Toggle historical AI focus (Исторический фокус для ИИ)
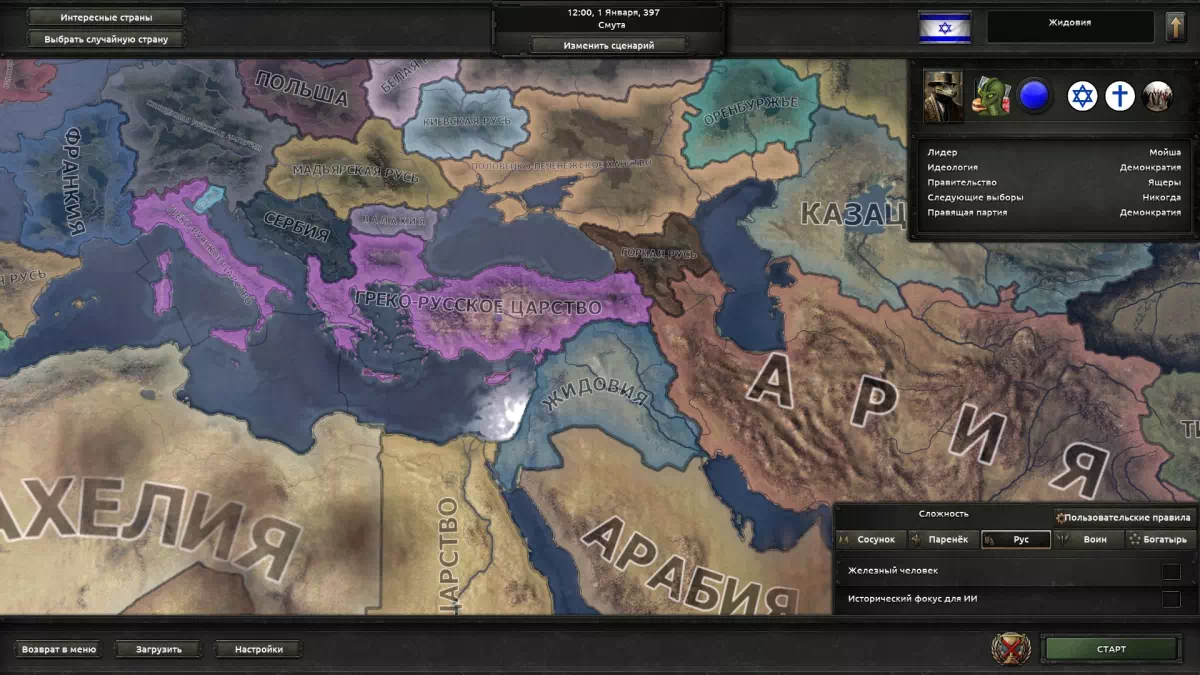This screenshot has height=675, width=1200. 1170,599
